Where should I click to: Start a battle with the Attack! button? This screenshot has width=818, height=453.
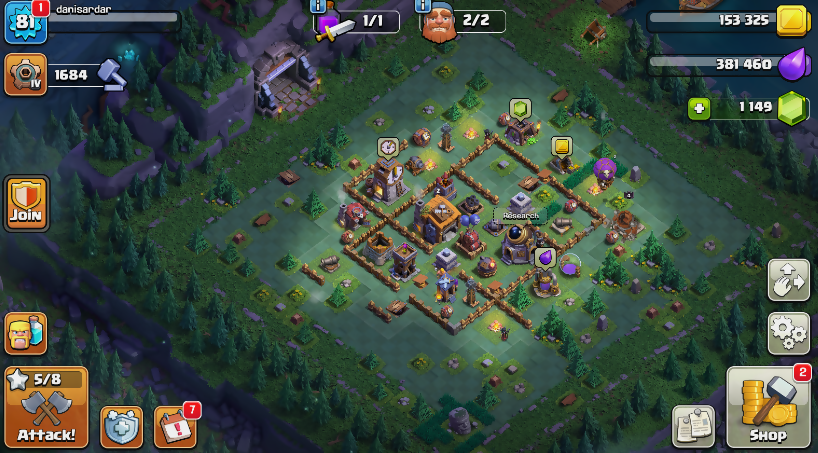(x=45, y=408)
